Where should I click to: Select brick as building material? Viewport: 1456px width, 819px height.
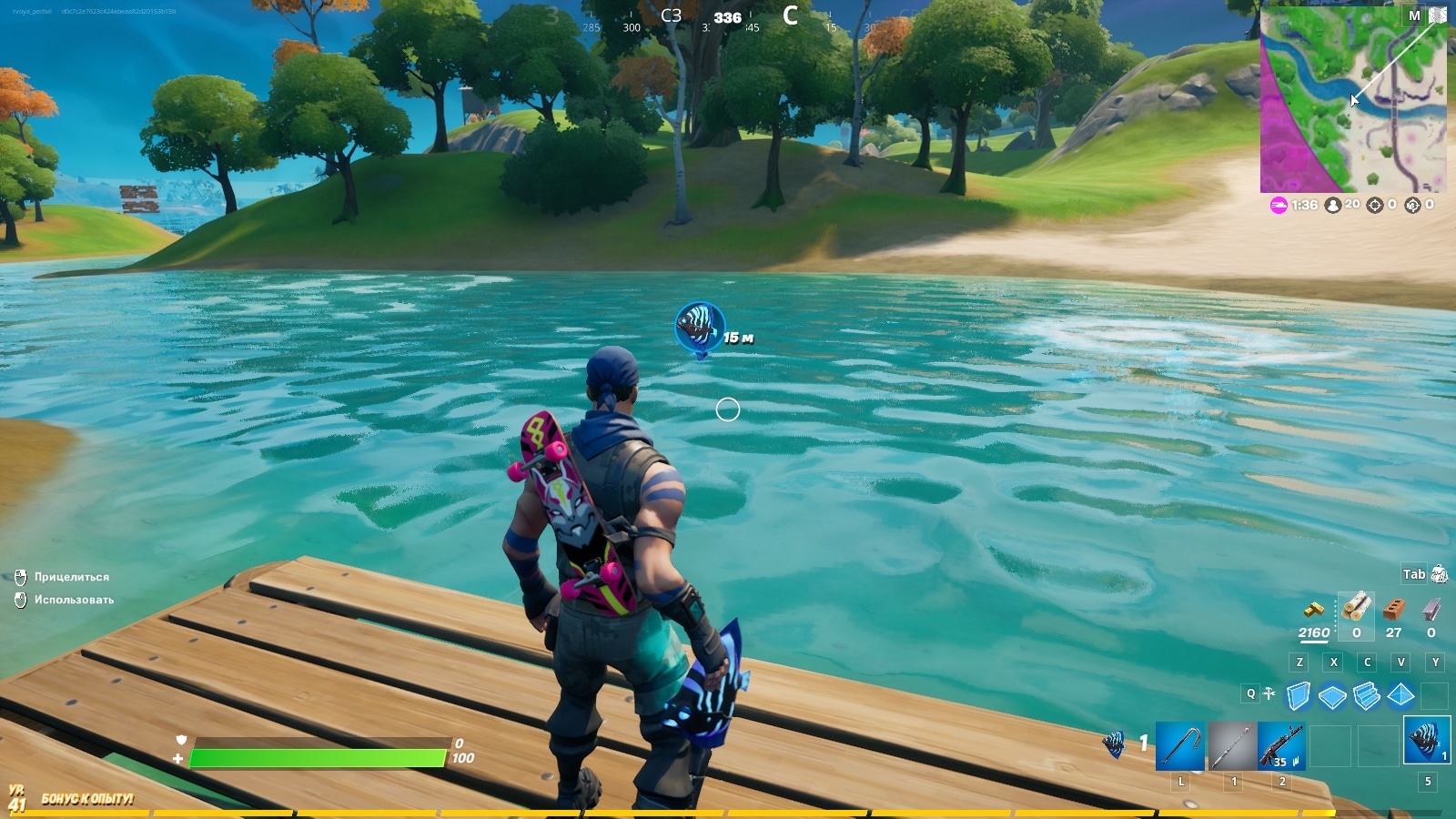point(1393,608)
